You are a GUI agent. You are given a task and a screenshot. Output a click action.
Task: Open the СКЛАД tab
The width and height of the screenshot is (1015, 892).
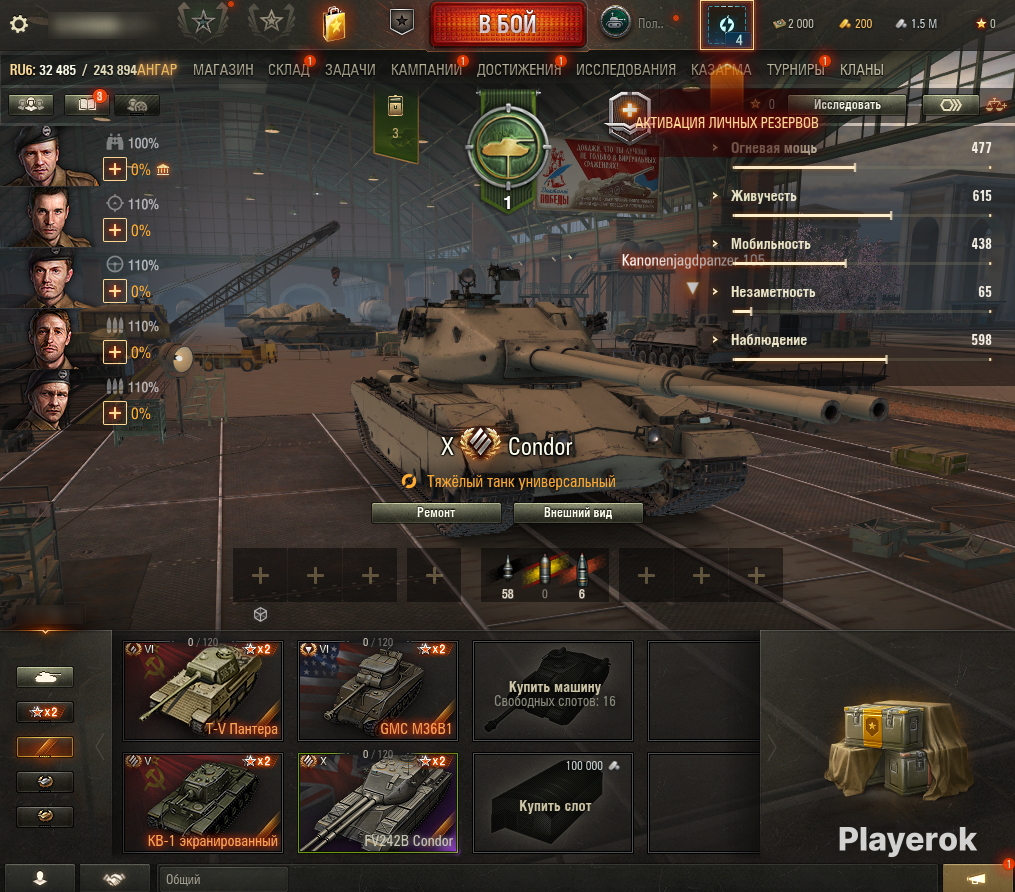pos(288,70)
